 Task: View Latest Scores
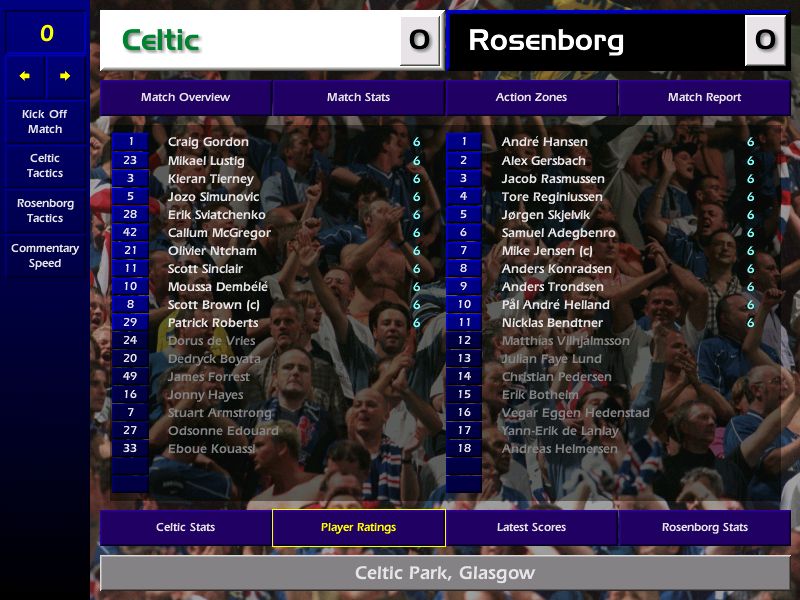point(531,527)
